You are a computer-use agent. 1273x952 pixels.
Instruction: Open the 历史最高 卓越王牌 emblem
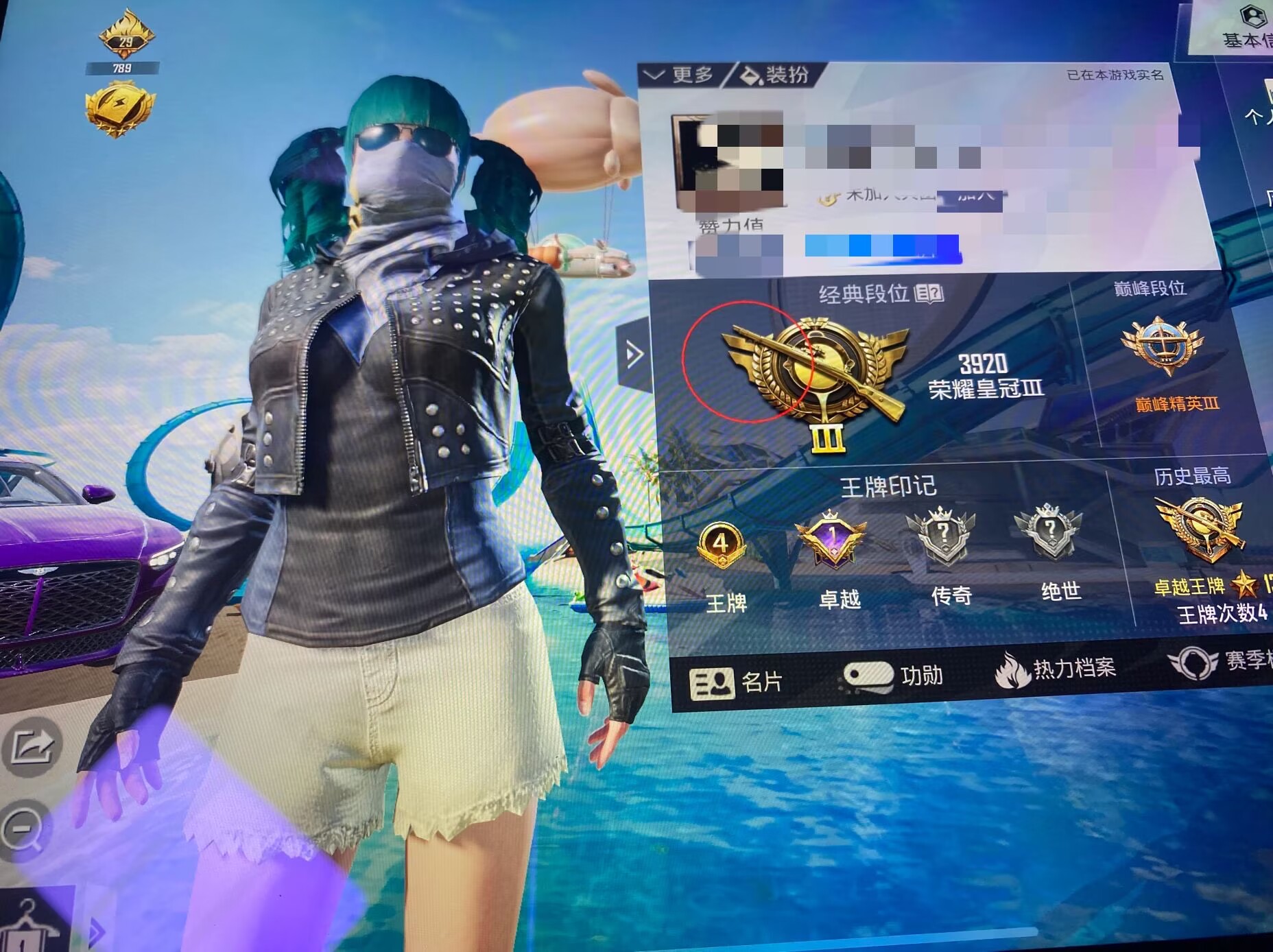coord(1200,529)
